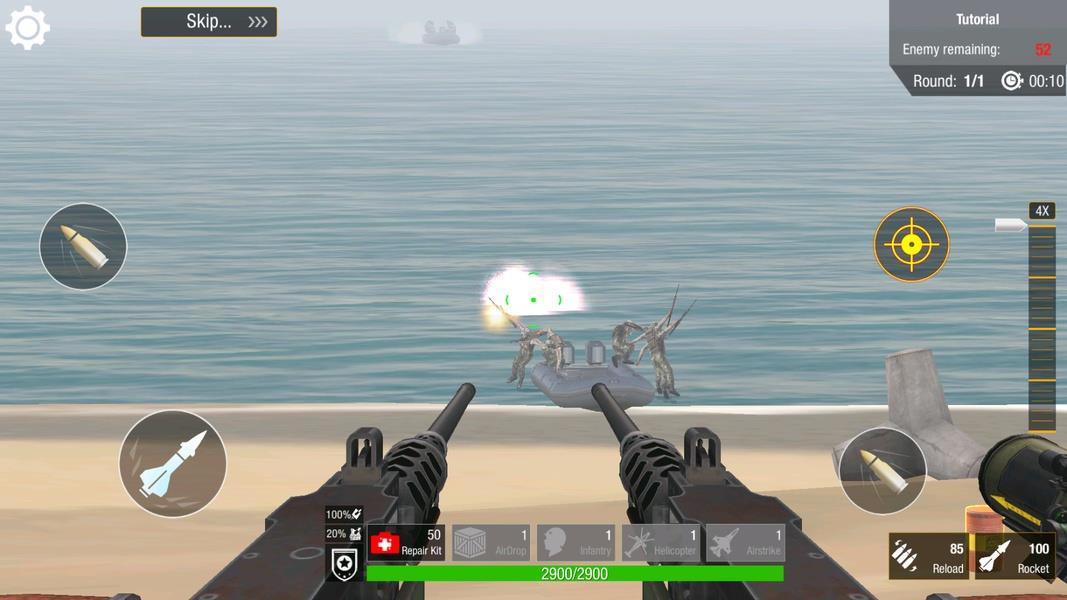Skip the tutorial

coord(209,22)
